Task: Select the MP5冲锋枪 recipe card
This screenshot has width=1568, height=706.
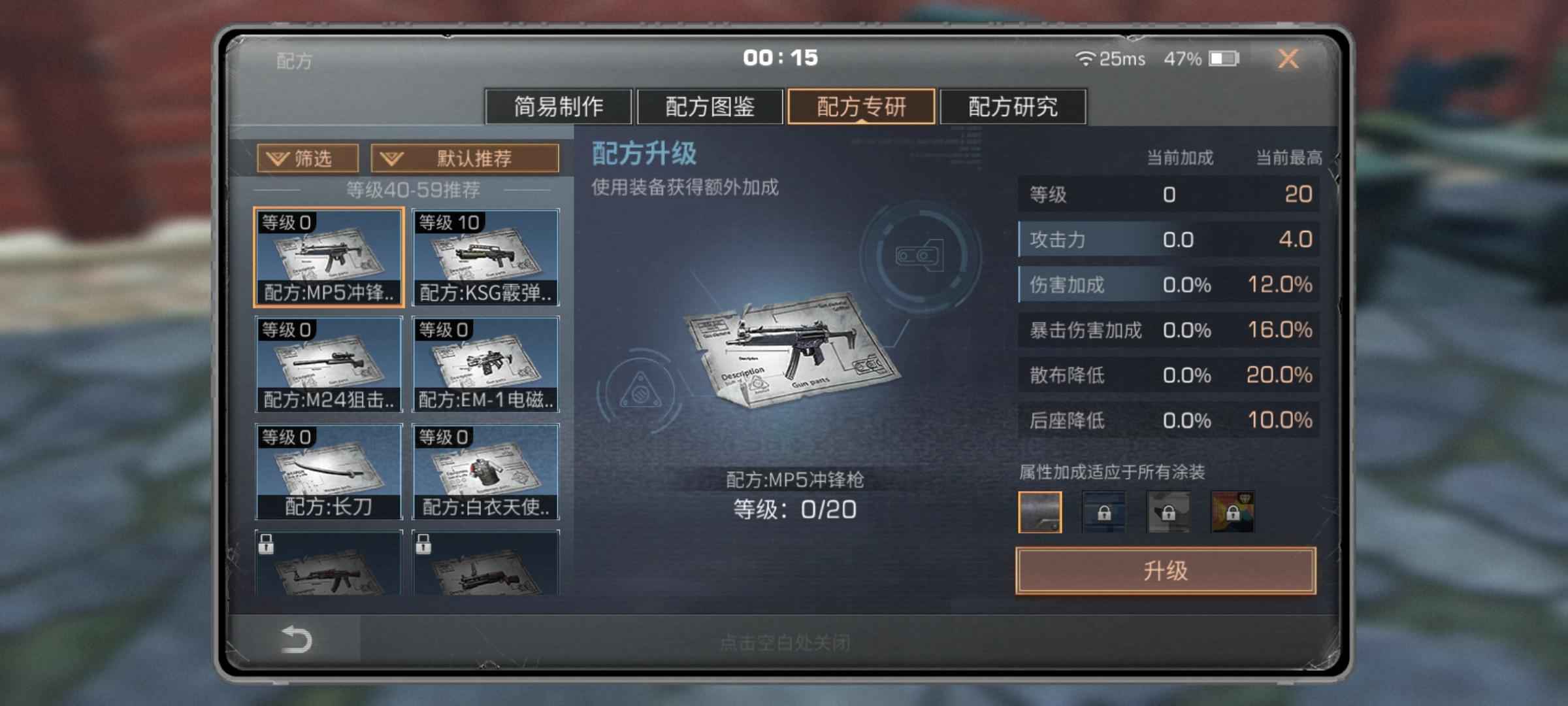Action: click(329, 258)
